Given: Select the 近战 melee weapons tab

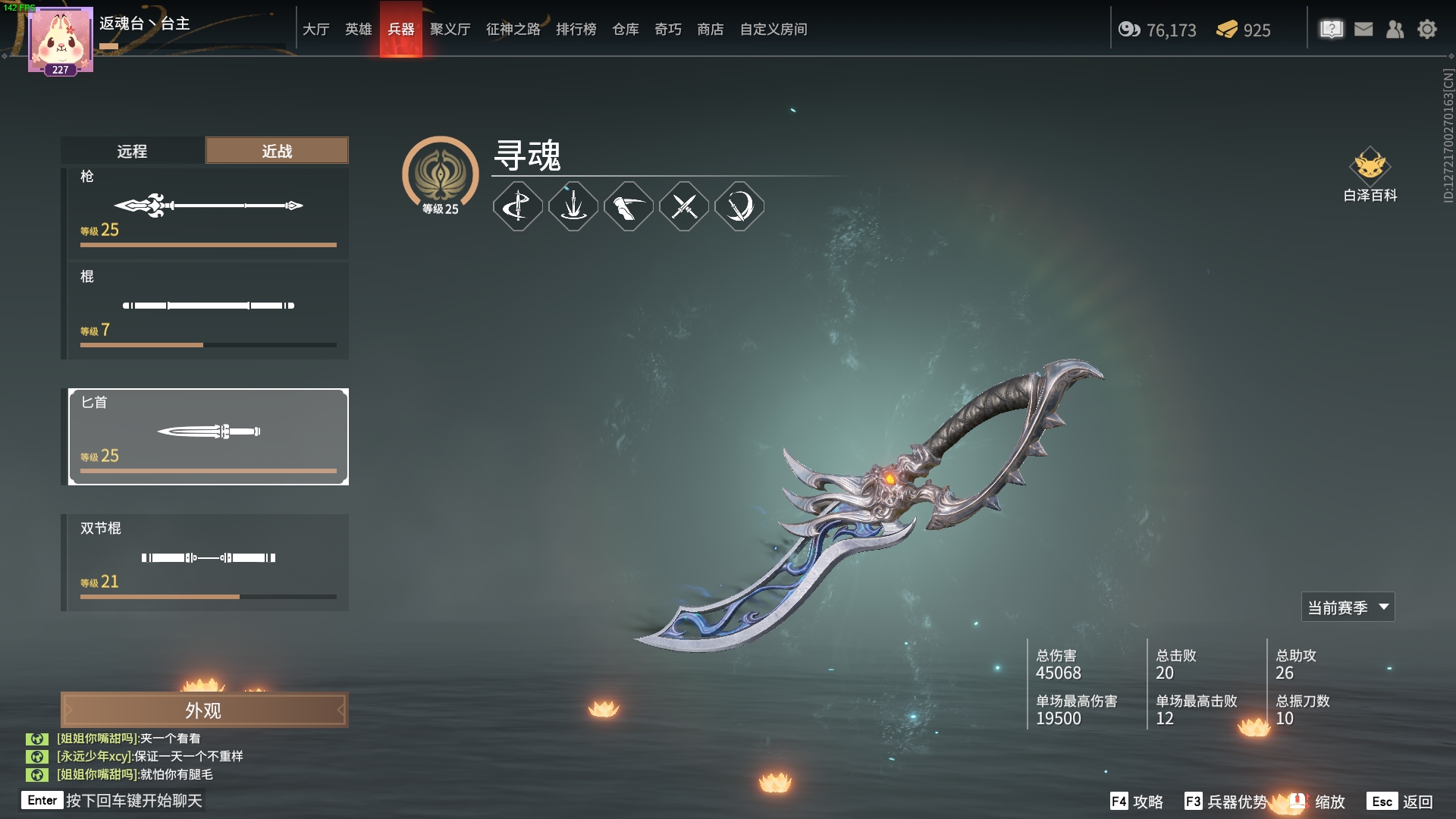Looking at the screenshot, I should coord(276,150).
